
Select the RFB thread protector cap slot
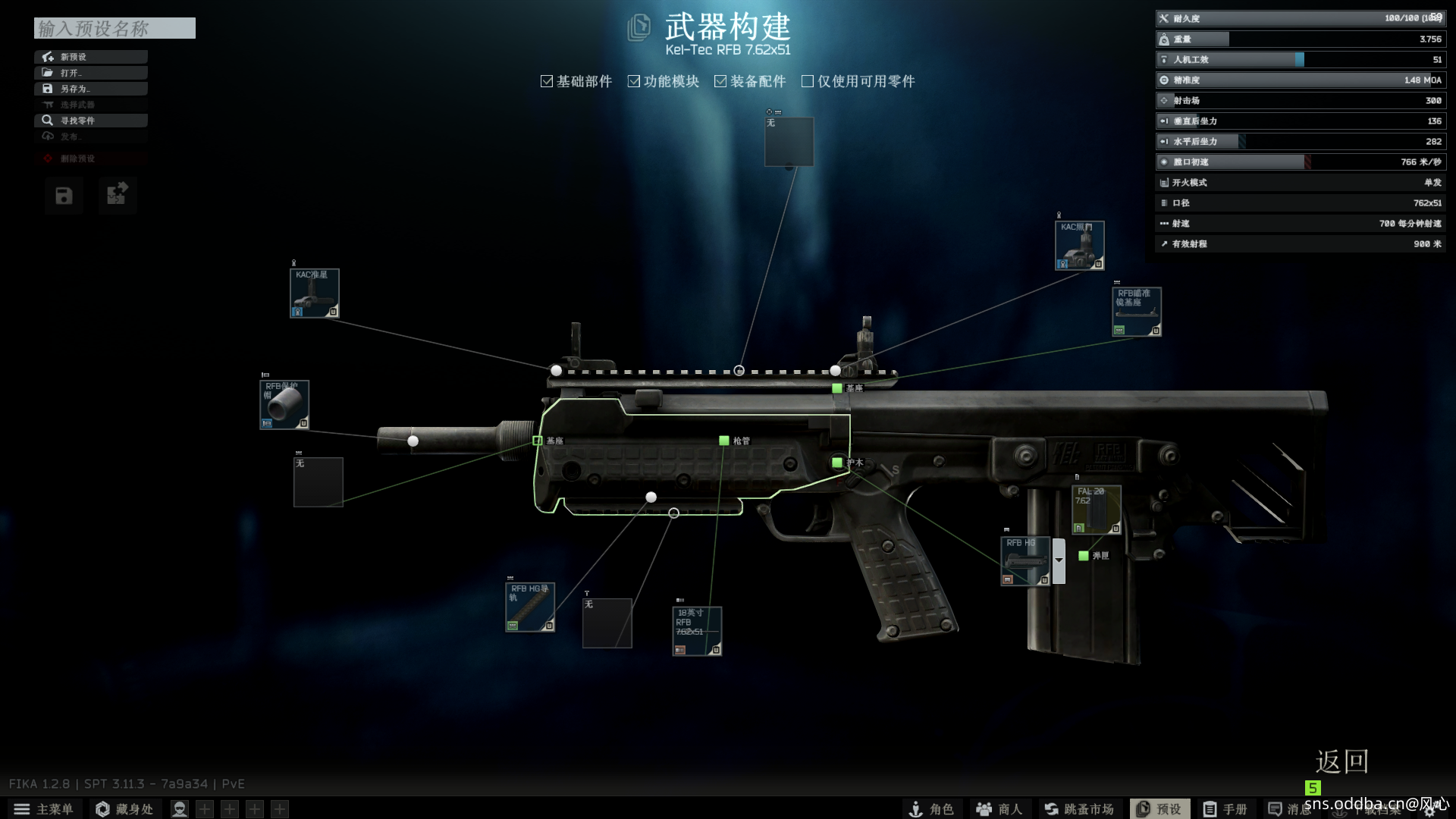284,405
